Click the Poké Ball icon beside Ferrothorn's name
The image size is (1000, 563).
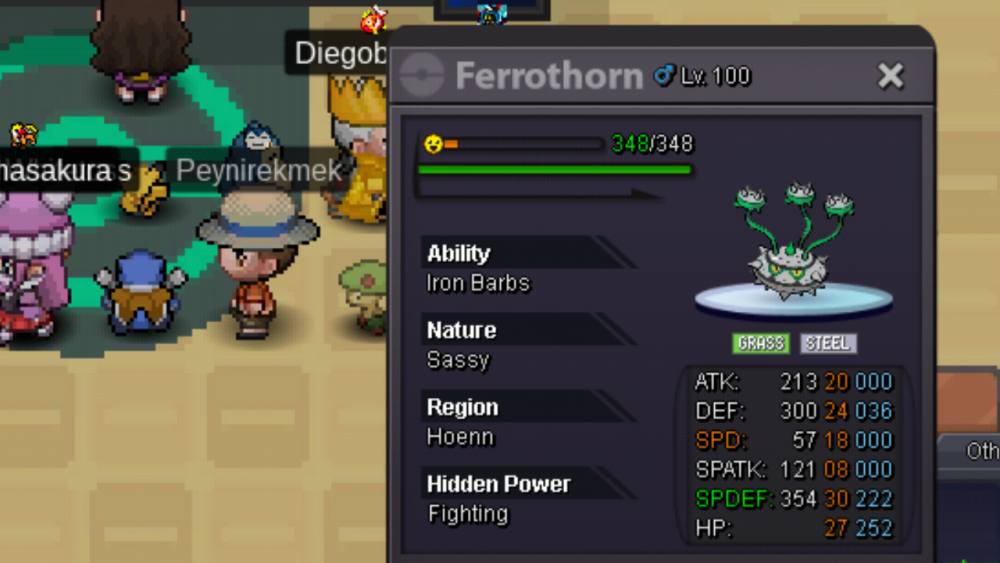point(422,76)
